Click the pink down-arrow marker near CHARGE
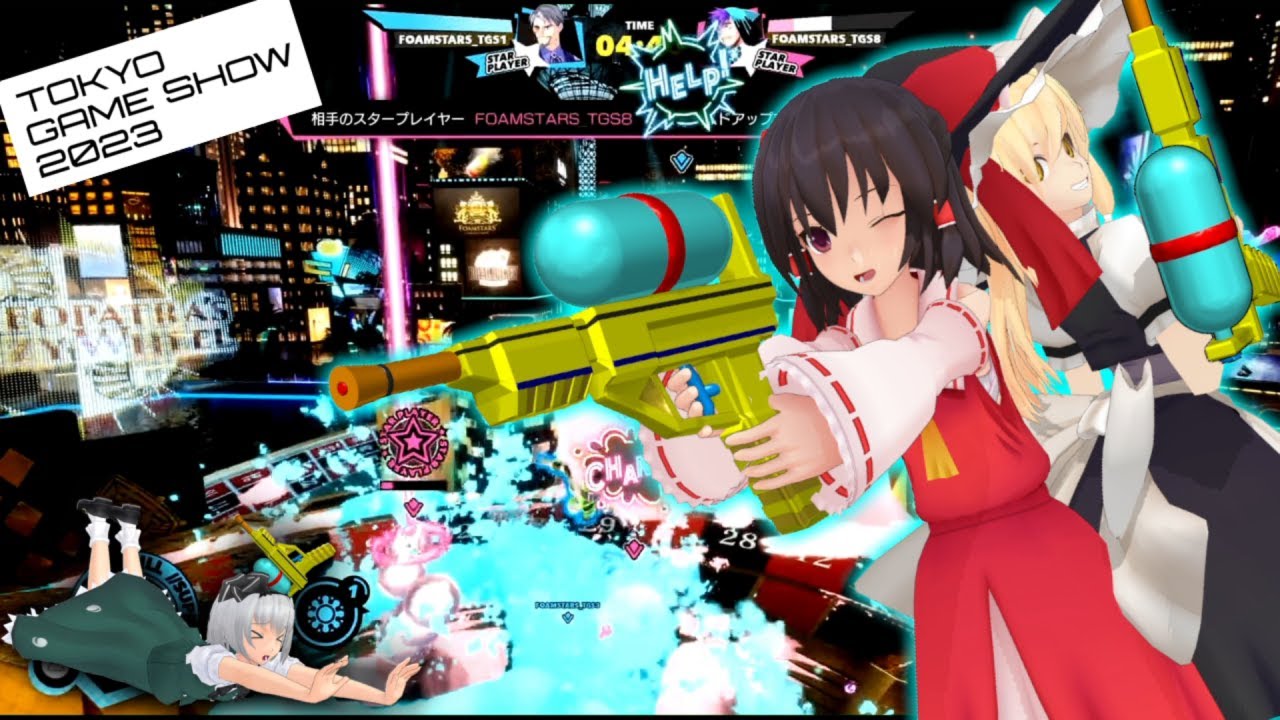Viewport: 1280px width, 720px height. click(634, 548)
